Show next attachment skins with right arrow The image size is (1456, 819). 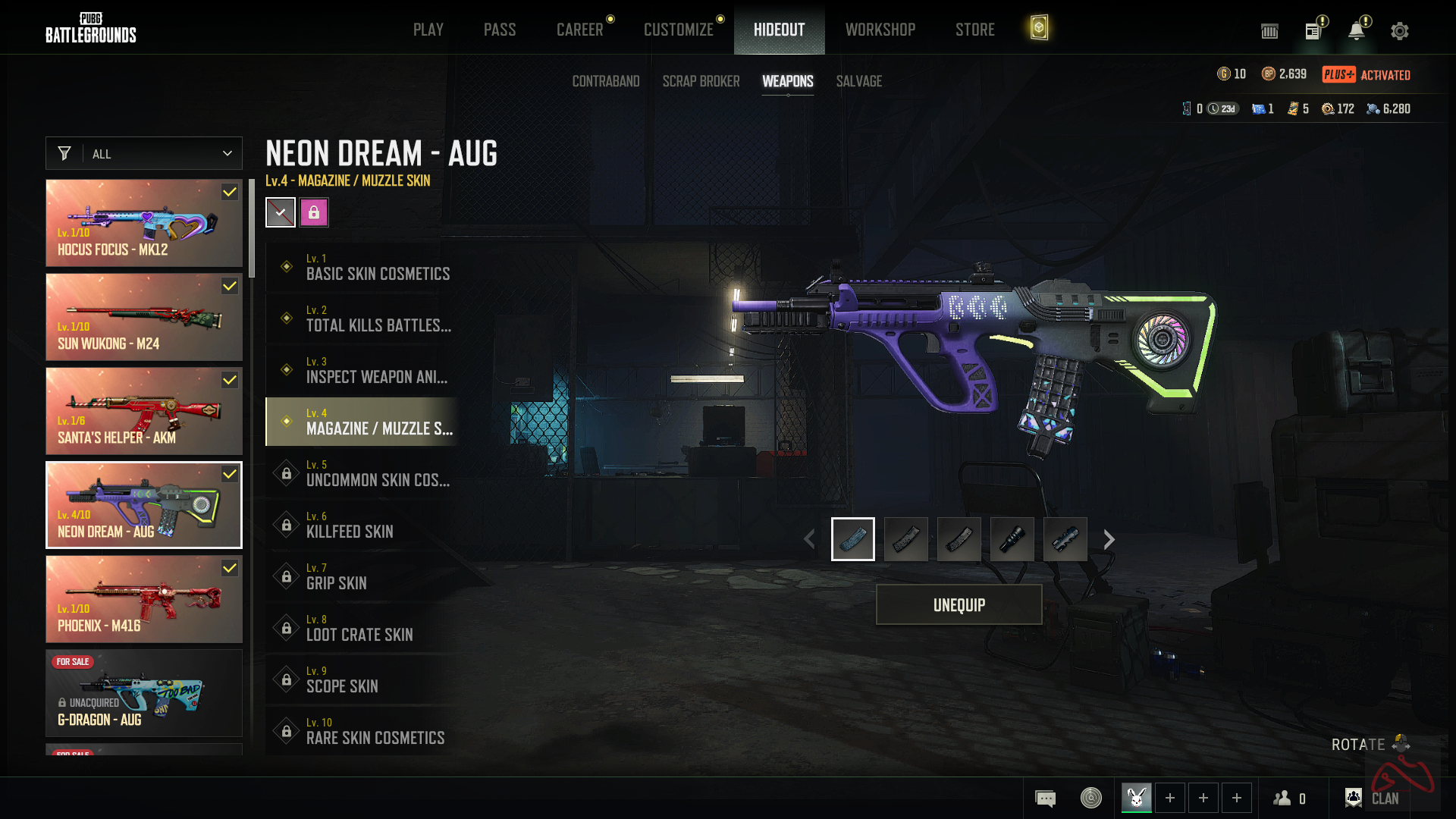point(1109,539)
